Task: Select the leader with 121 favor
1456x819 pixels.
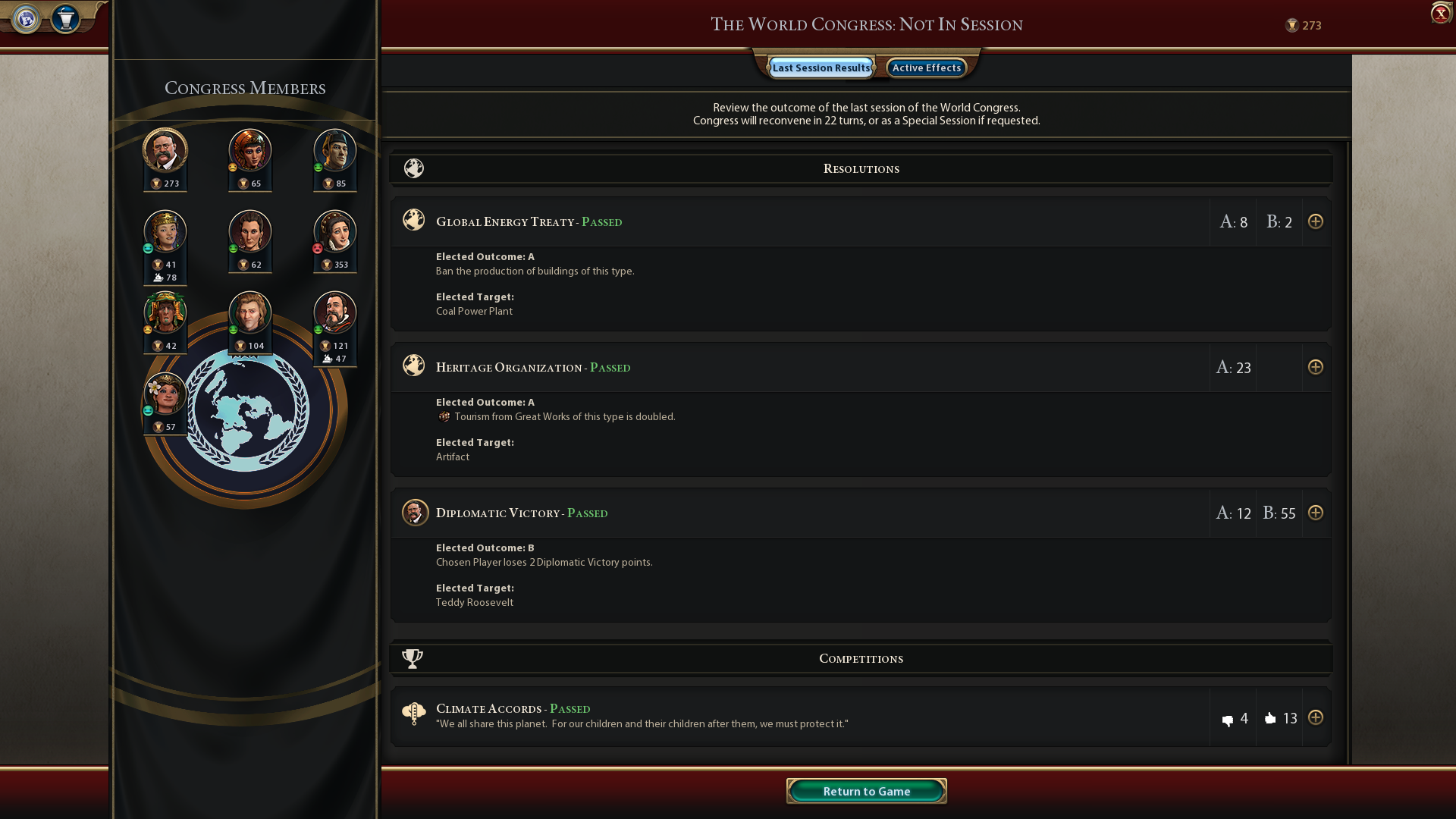Action: point(335,312)
